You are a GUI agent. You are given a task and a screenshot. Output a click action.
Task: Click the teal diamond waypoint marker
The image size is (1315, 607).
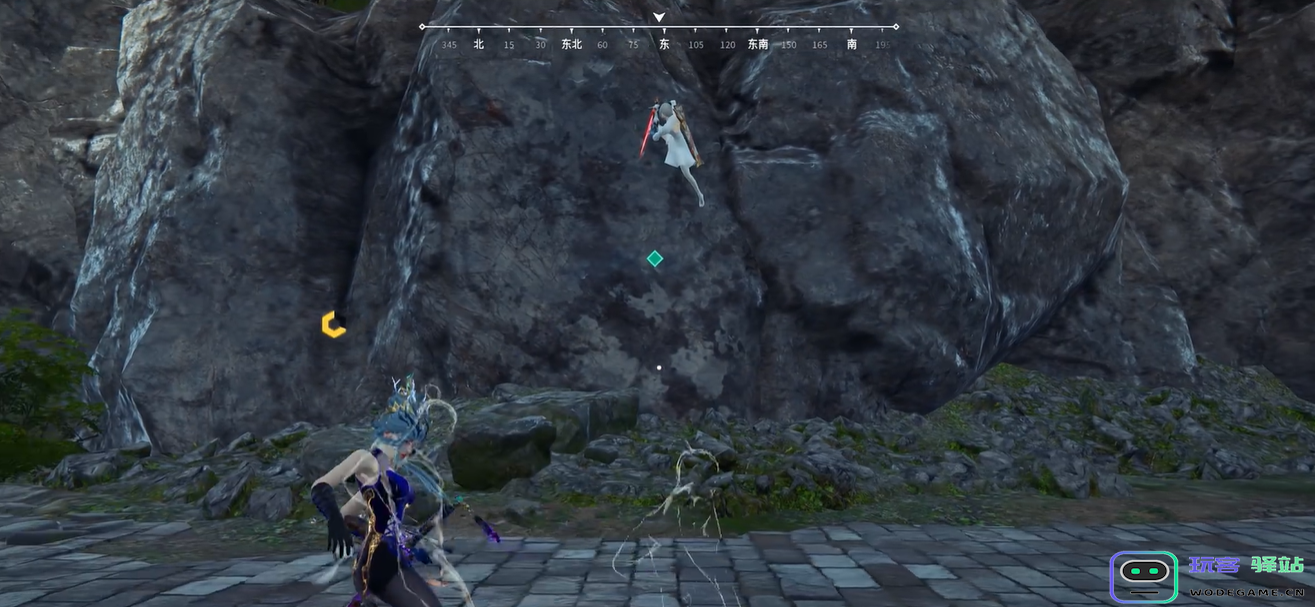click(655, 259)
